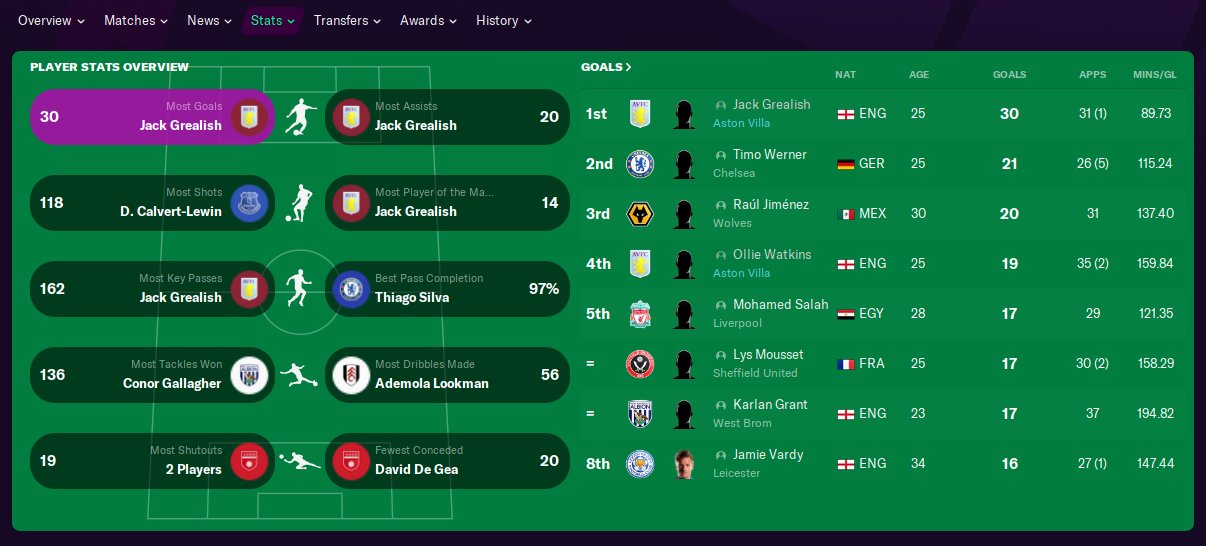Open the Overview dropdown menu
The height and width of the screenshot is (546, 1206).
coord(51,20)
